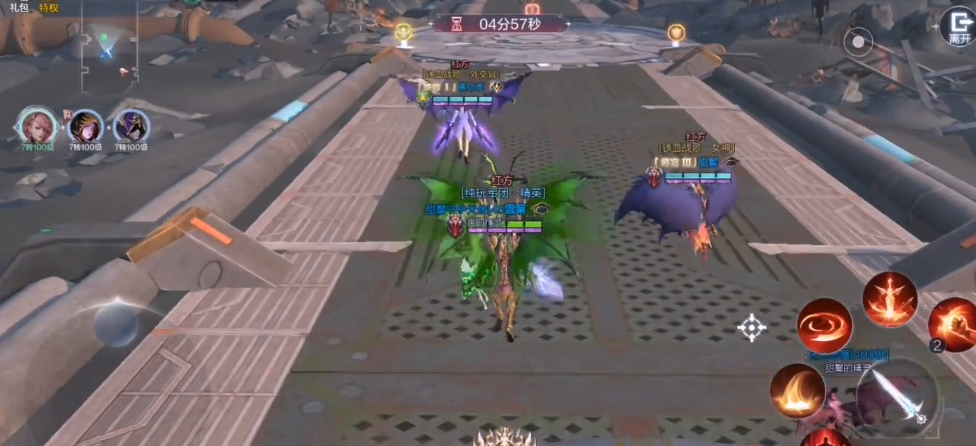Viewport: 976px width, 446px height.
Task: Cast the flaming sword burst skill
Action: [x=889, y=299]
